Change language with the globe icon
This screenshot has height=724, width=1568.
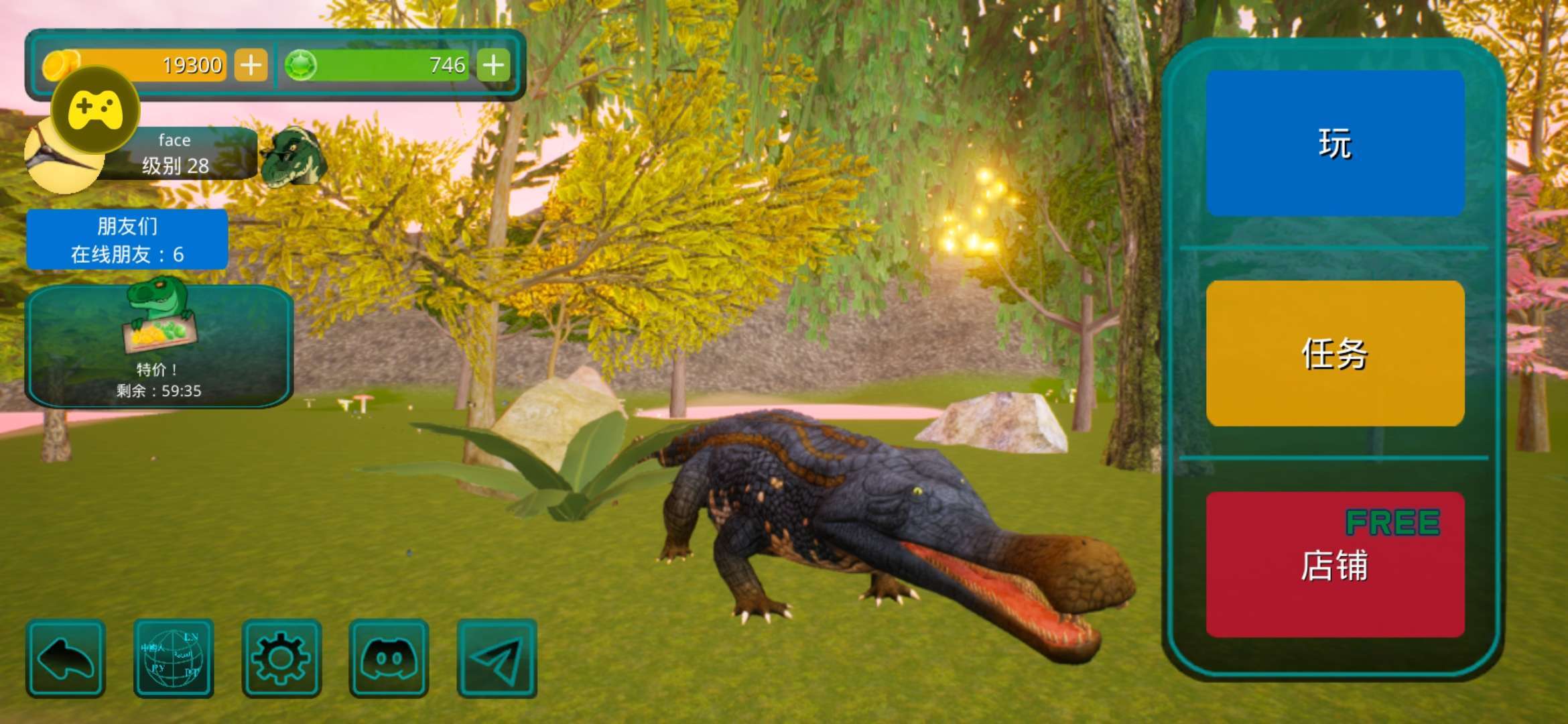174,658
